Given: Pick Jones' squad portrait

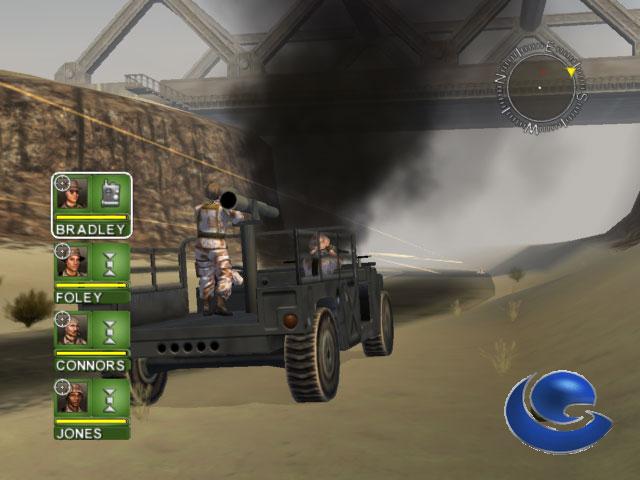Looking at the screenshot, I should (75, 400).
